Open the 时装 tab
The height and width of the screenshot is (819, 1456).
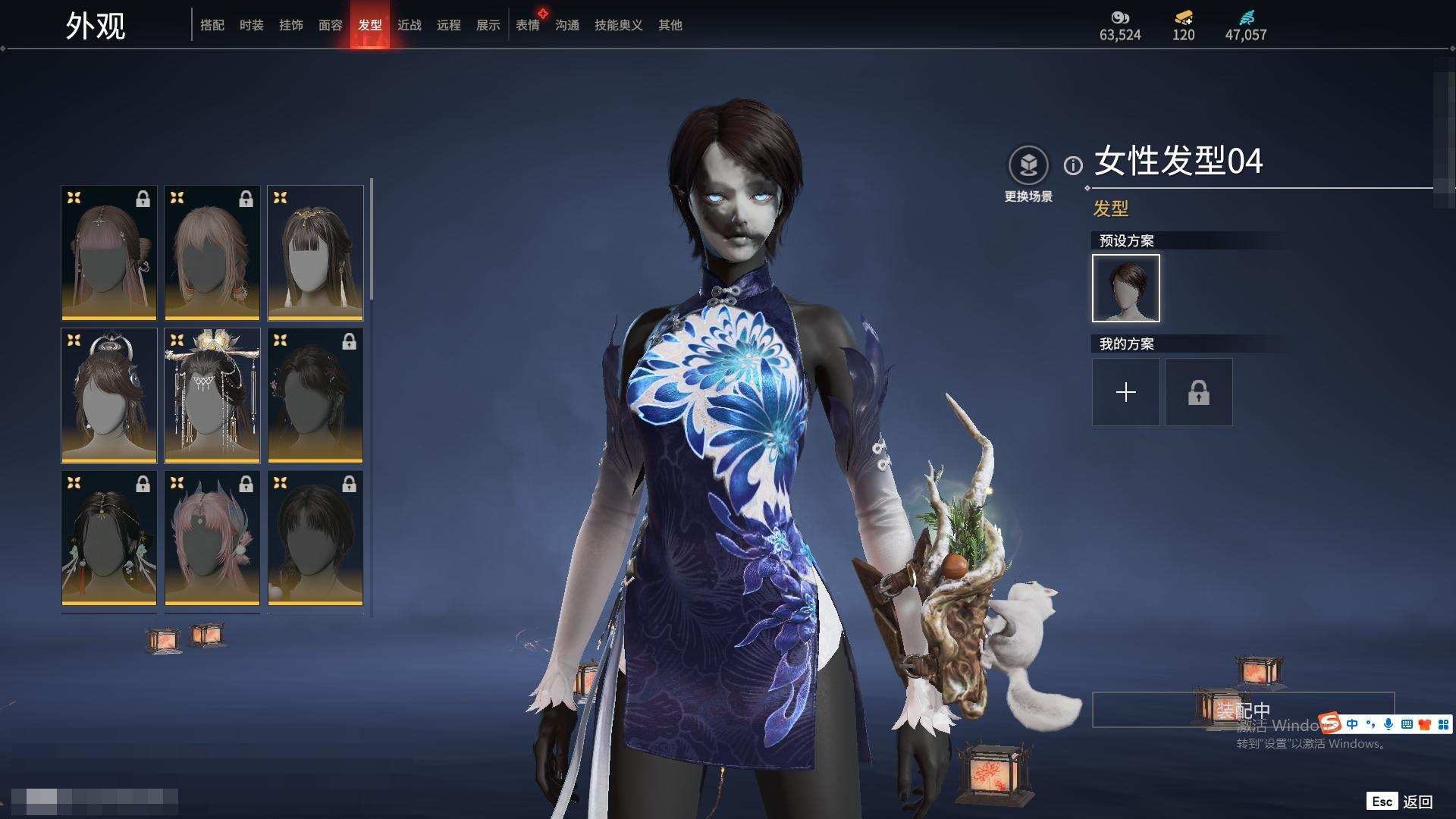(x=252, y=25)
